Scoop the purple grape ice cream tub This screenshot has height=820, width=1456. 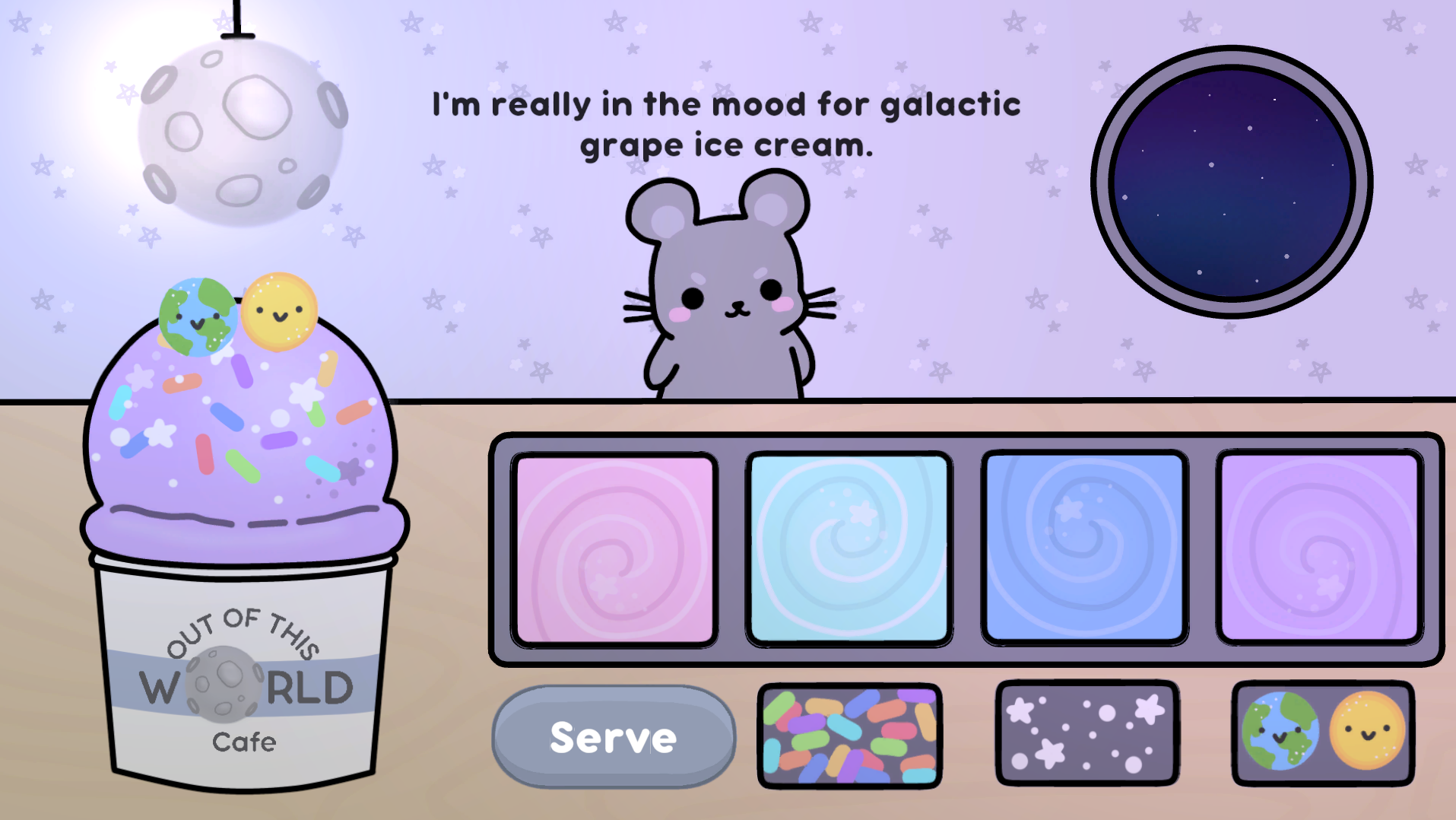pyautogui.click(x=1319, y=548)
